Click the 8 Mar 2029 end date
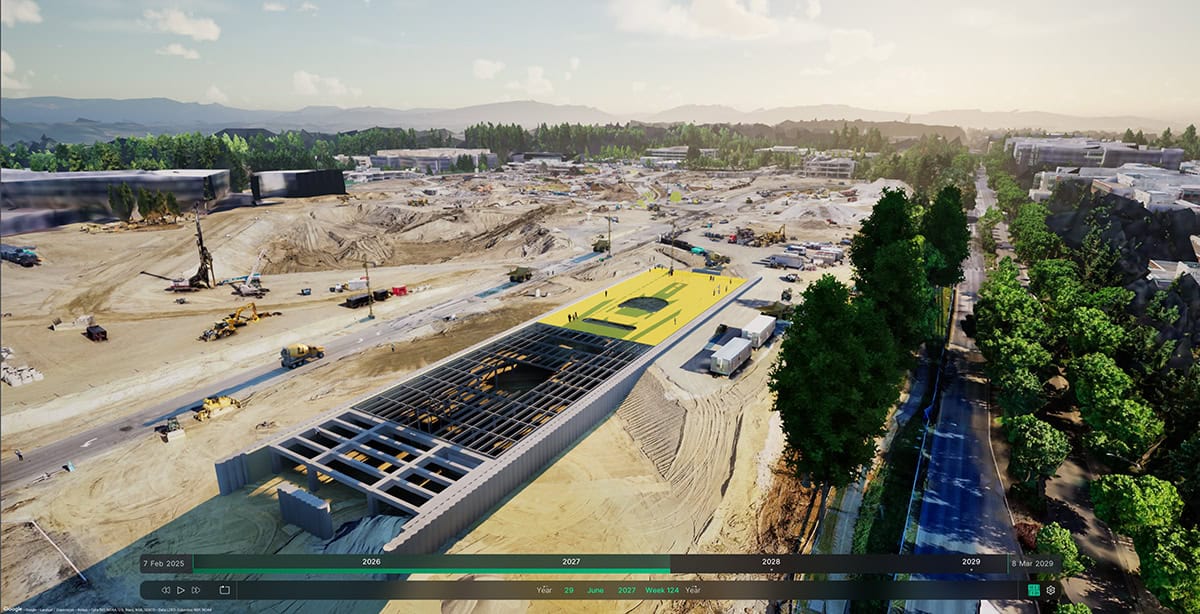 [1034, 562]
